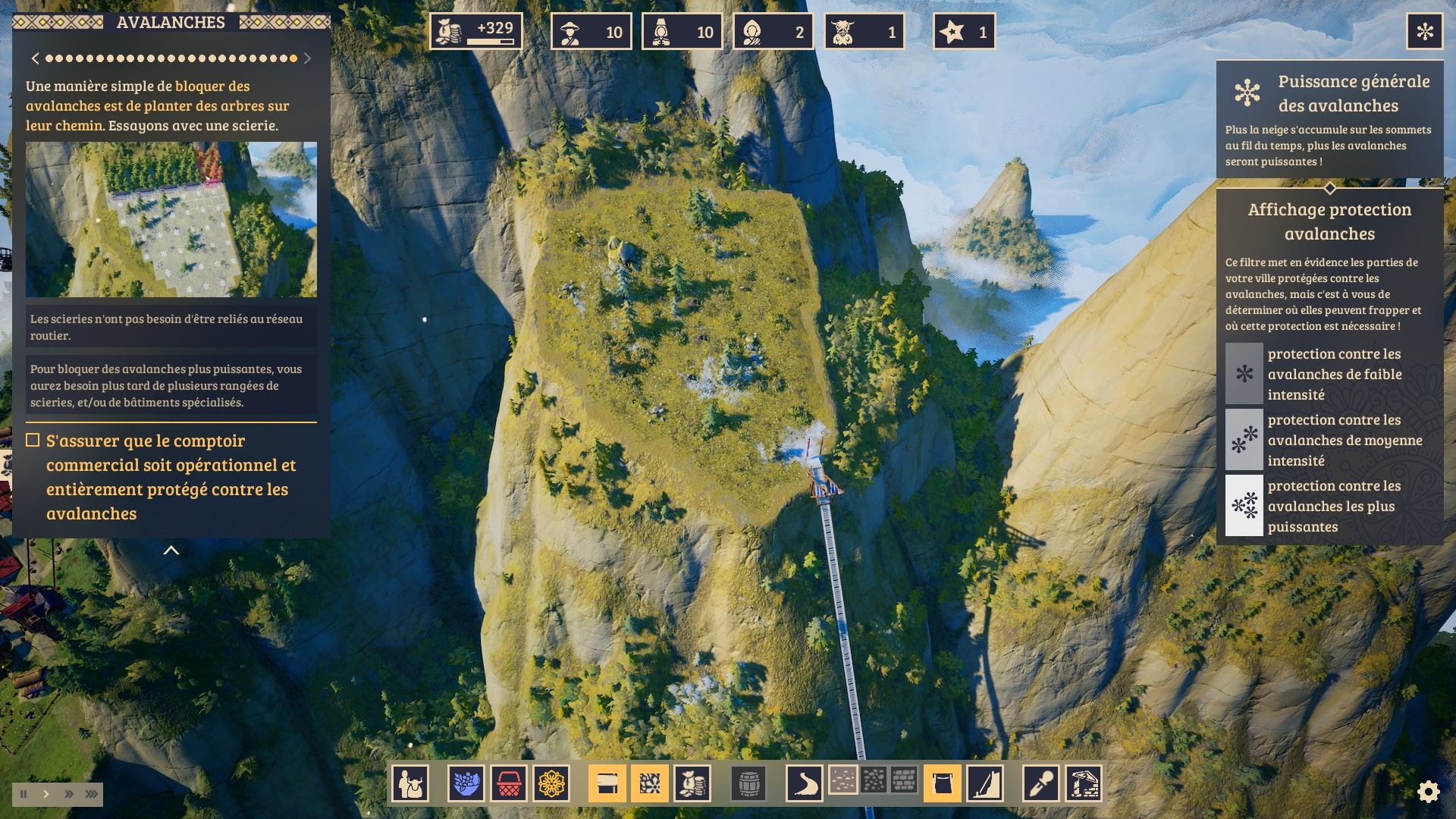The image size is (1456, 819).
Task: Select the money bag and coins category
Action: pyautogui.click(x=692, y=783)
